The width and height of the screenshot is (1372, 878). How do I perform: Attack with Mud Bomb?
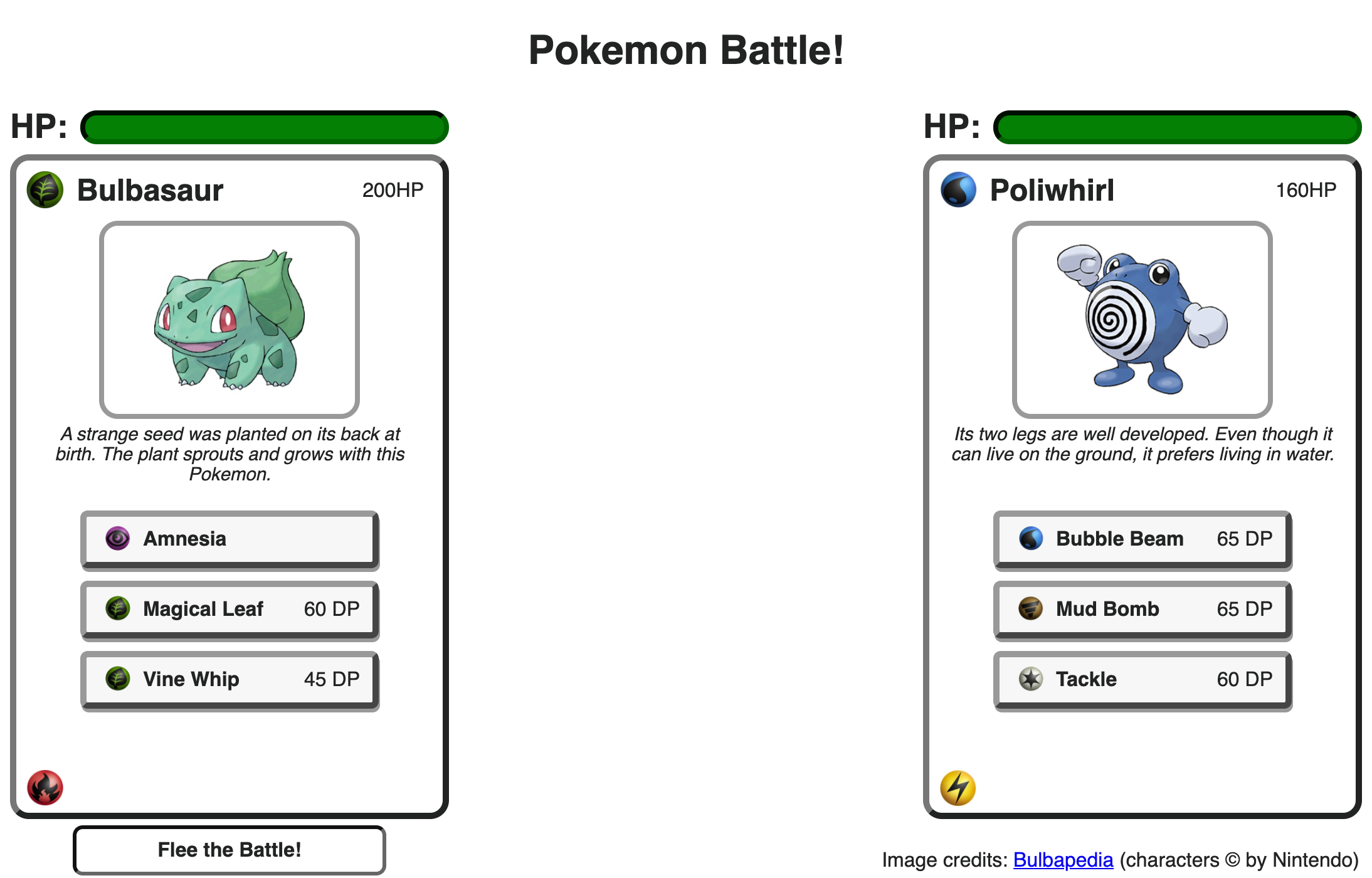(x=1141, y=609)
